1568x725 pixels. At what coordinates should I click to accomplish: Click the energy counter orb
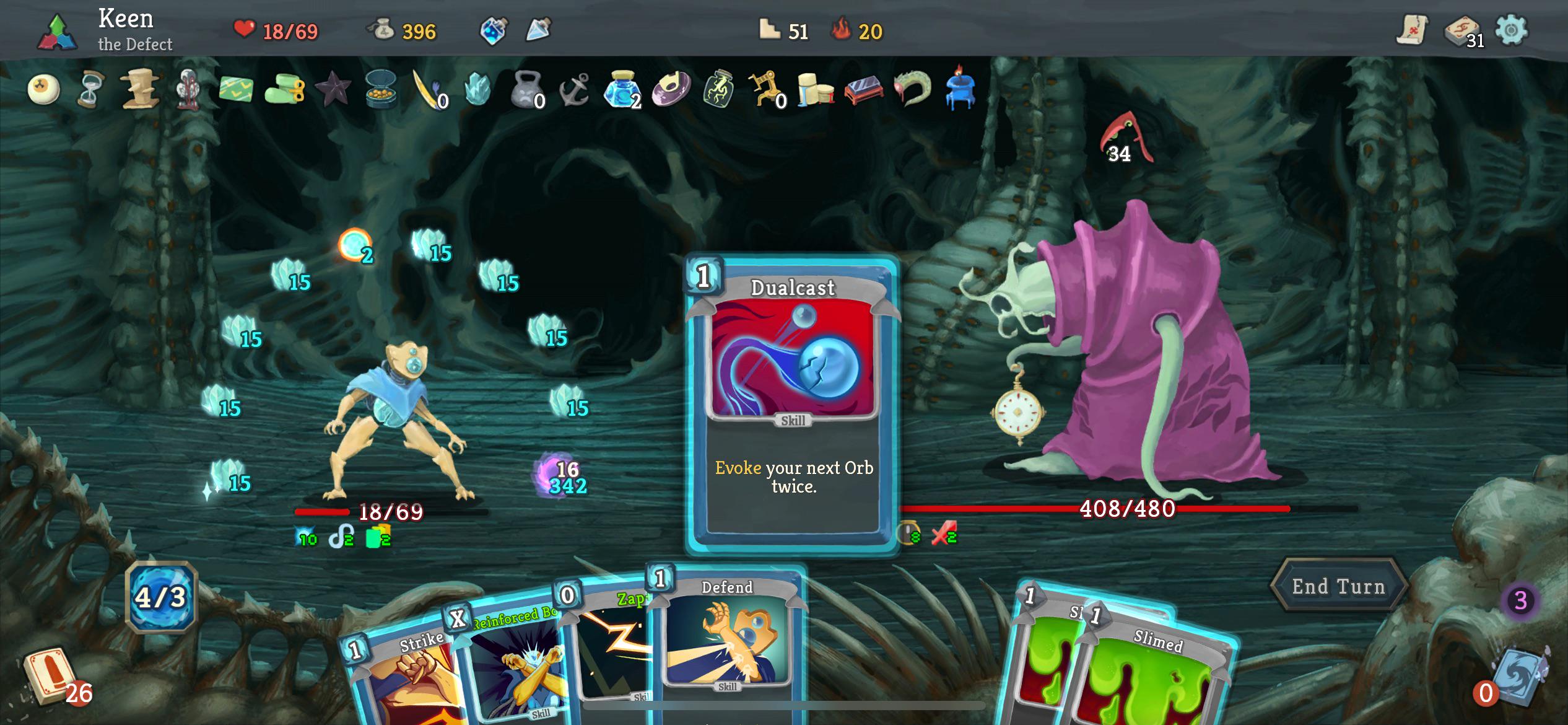click(161, 597)
